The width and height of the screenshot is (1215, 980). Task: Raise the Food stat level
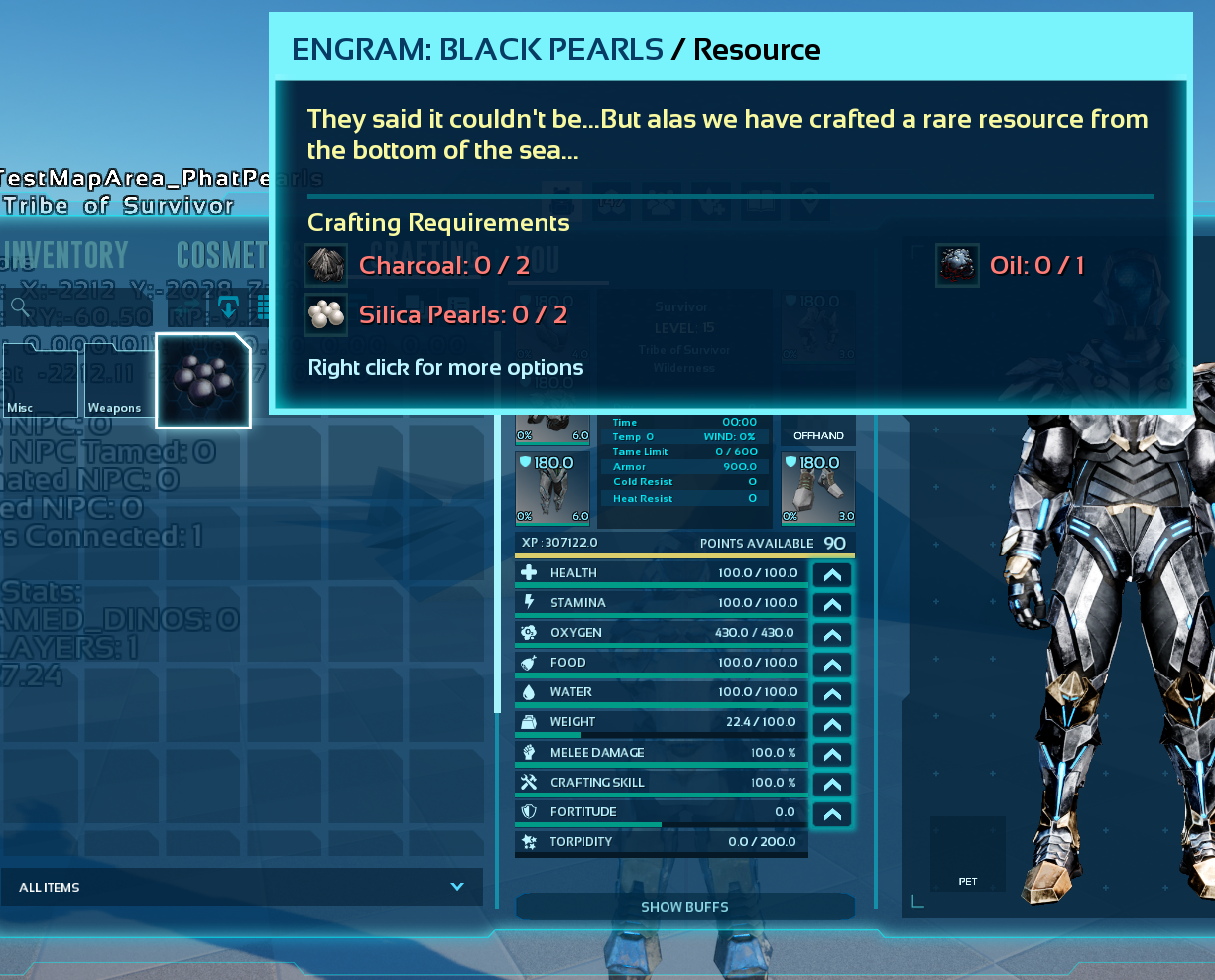tap(832, 664)
